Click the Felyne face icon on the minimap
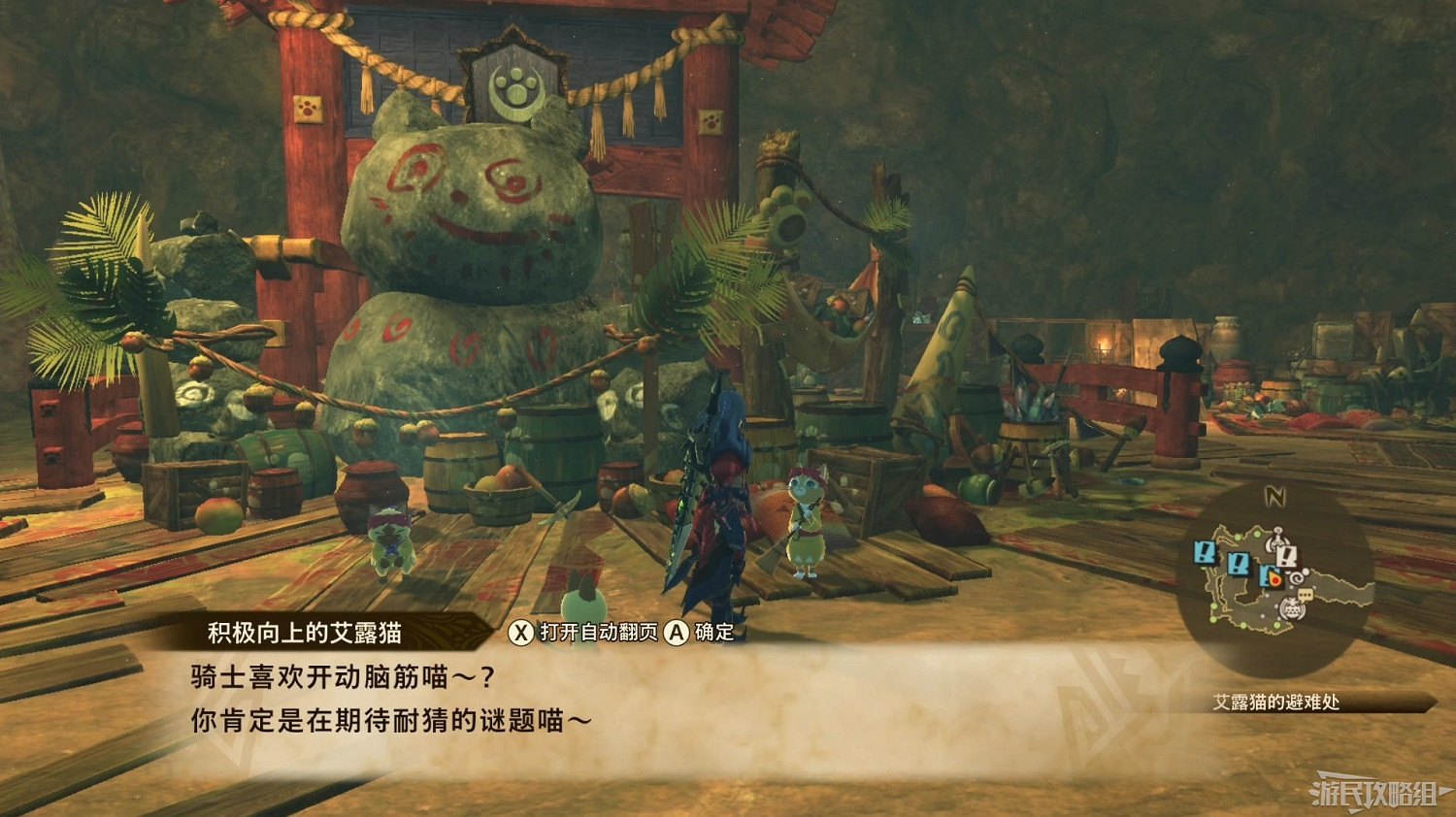 click(x=1293, y=608)
